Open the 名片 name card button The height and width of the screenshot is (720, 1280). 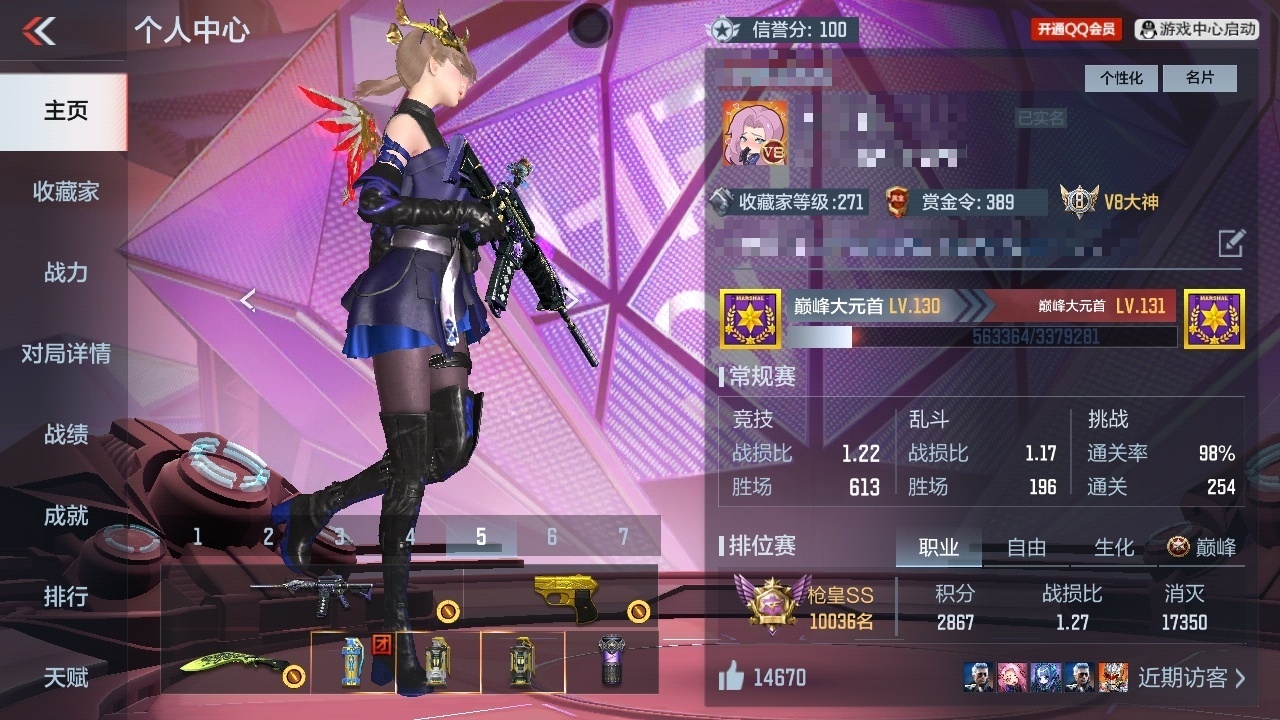(x=1200, y=78)
